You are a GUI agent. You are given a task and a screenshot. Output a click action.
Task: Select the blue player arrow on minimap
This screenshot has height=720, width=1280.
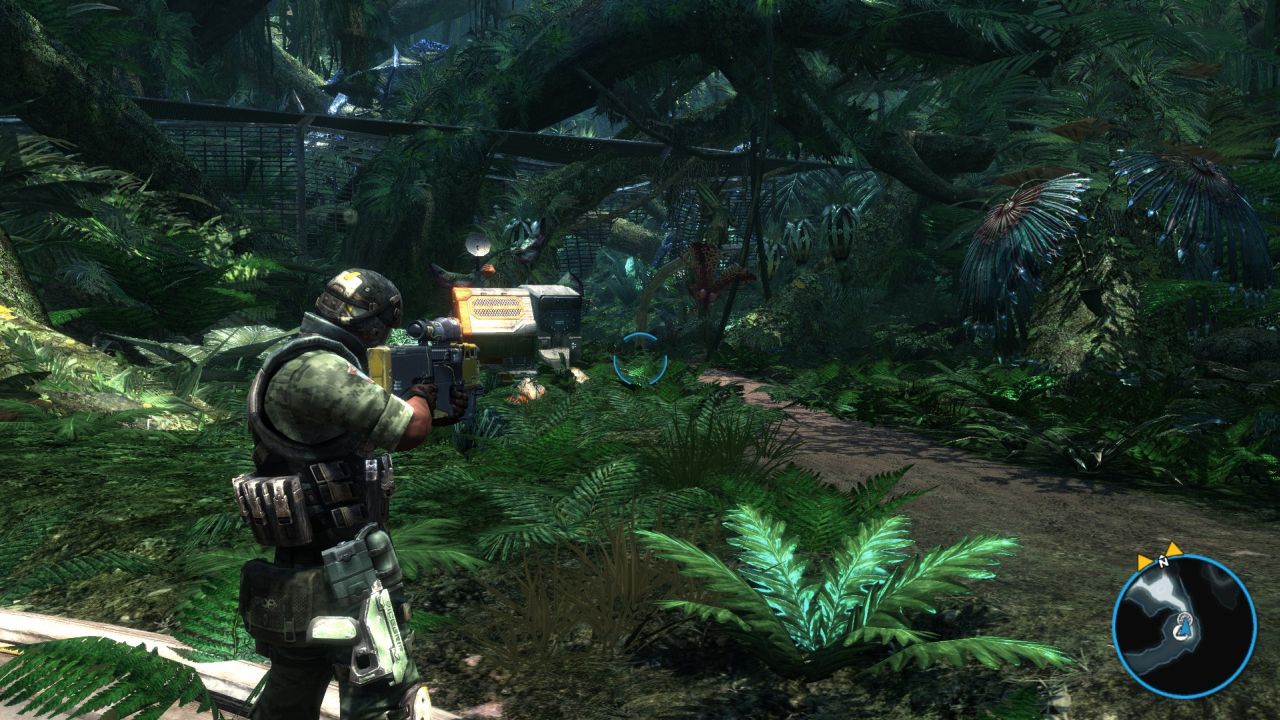click(x=1183, y=627)
